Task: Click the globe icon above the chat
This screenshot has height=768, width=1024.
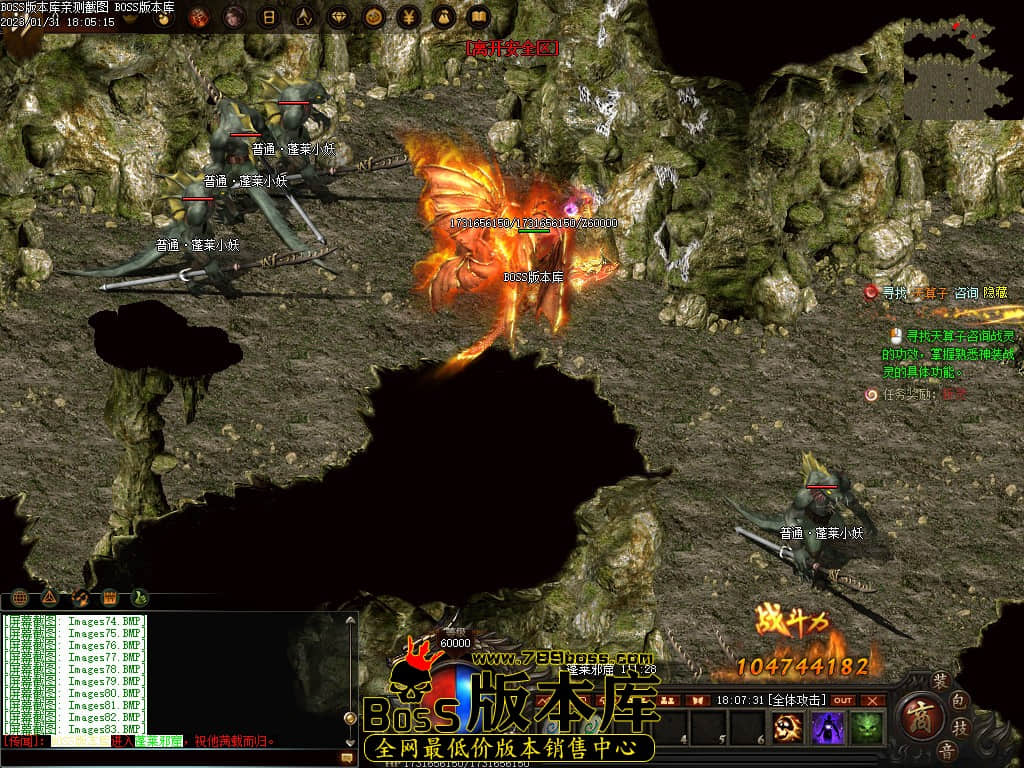Action: click(19, 598)
